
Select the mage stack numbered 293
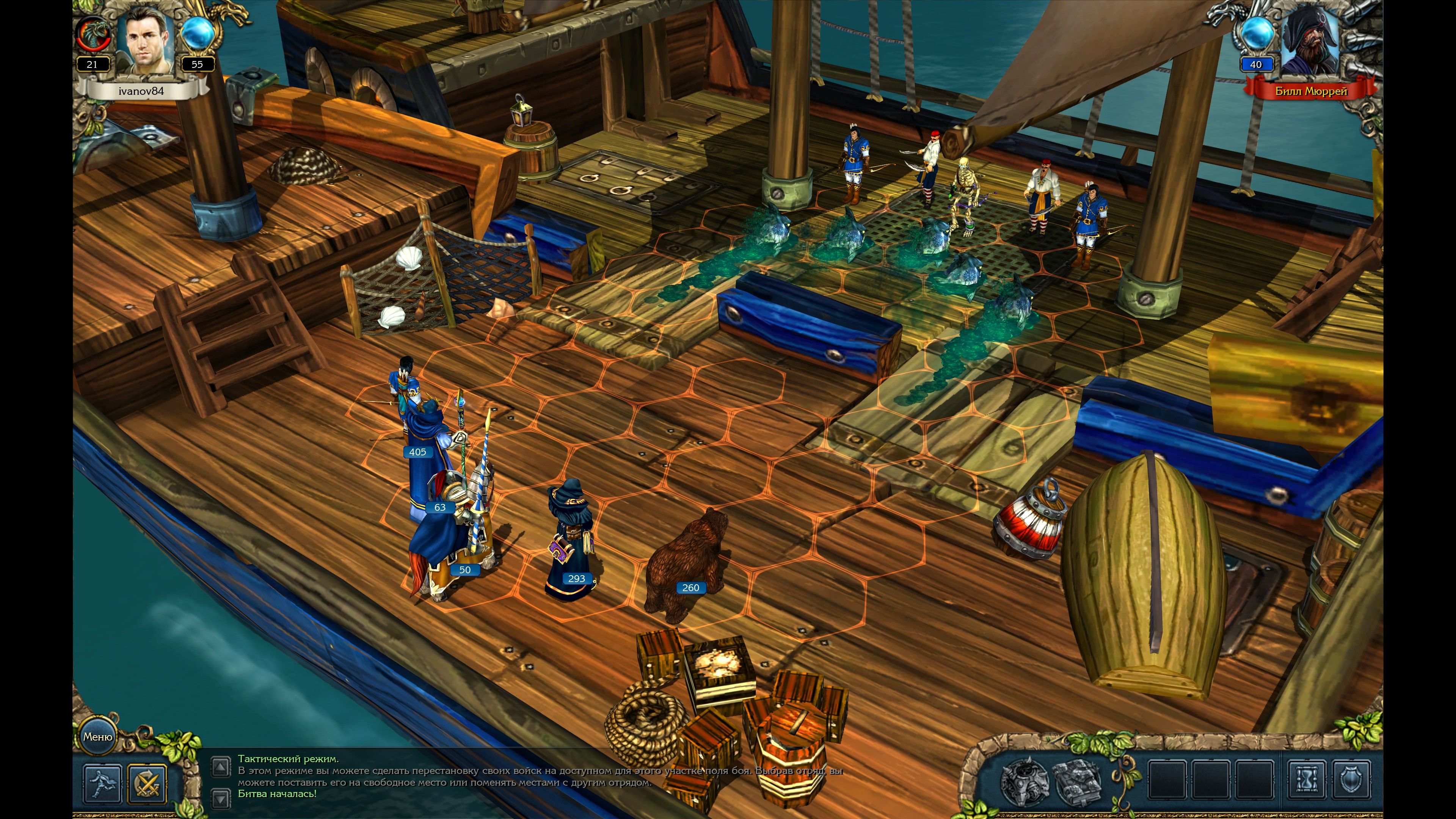click(571, 543)
